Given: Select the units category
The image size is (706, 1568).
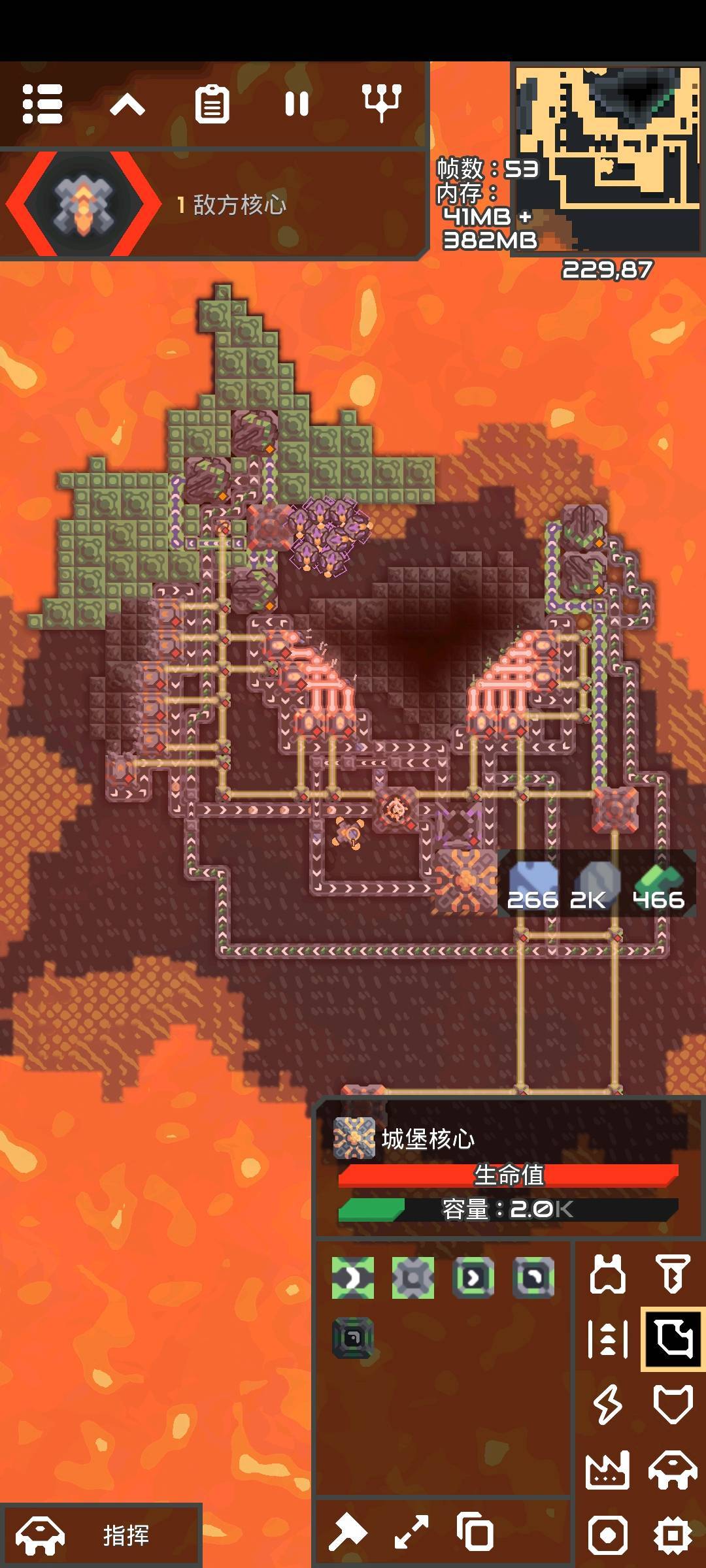Looking at the screenshot, I should click(673, 1469).
